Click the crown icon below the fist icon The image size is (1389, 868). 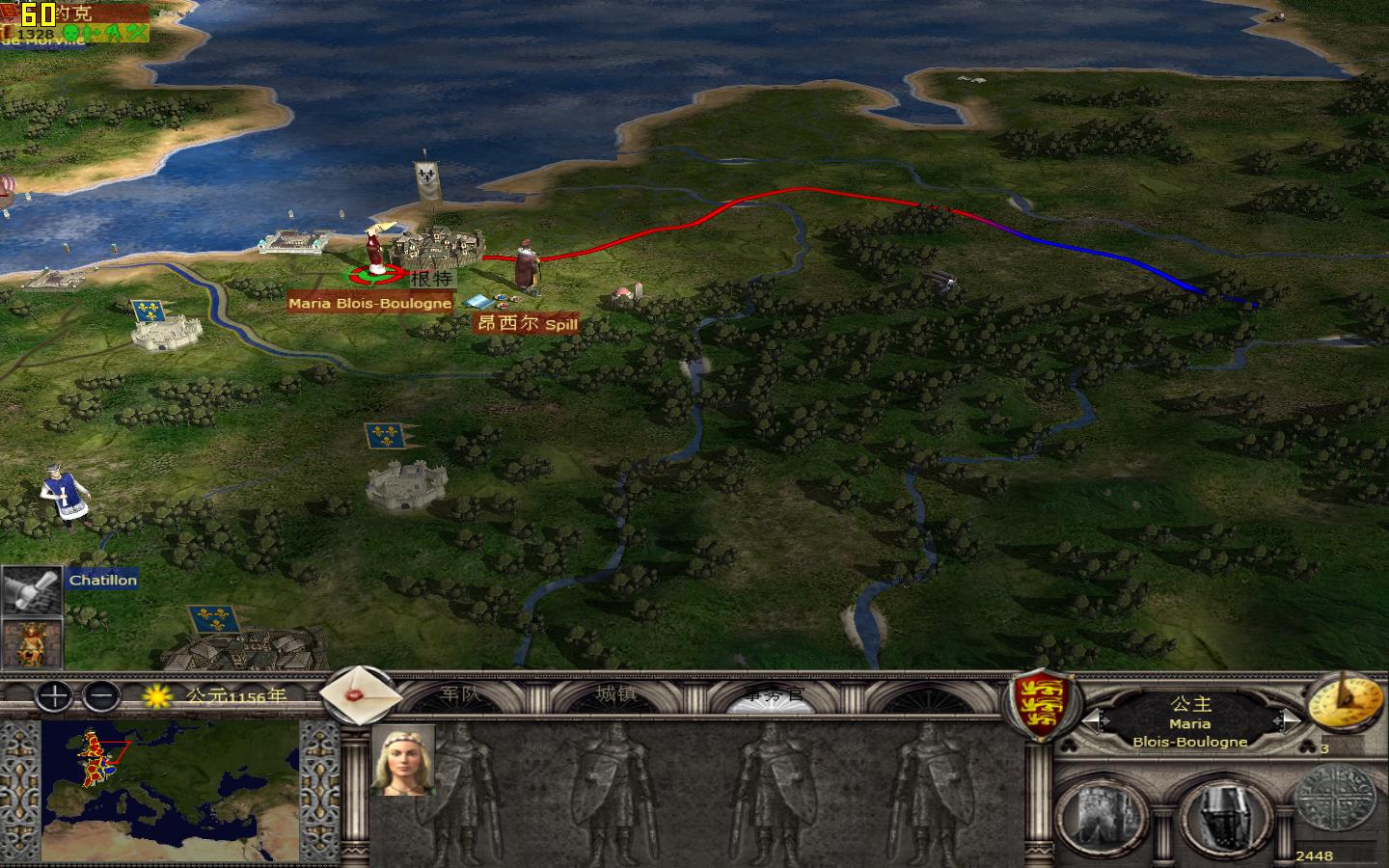pyautogui.click(x=32, y=644)
